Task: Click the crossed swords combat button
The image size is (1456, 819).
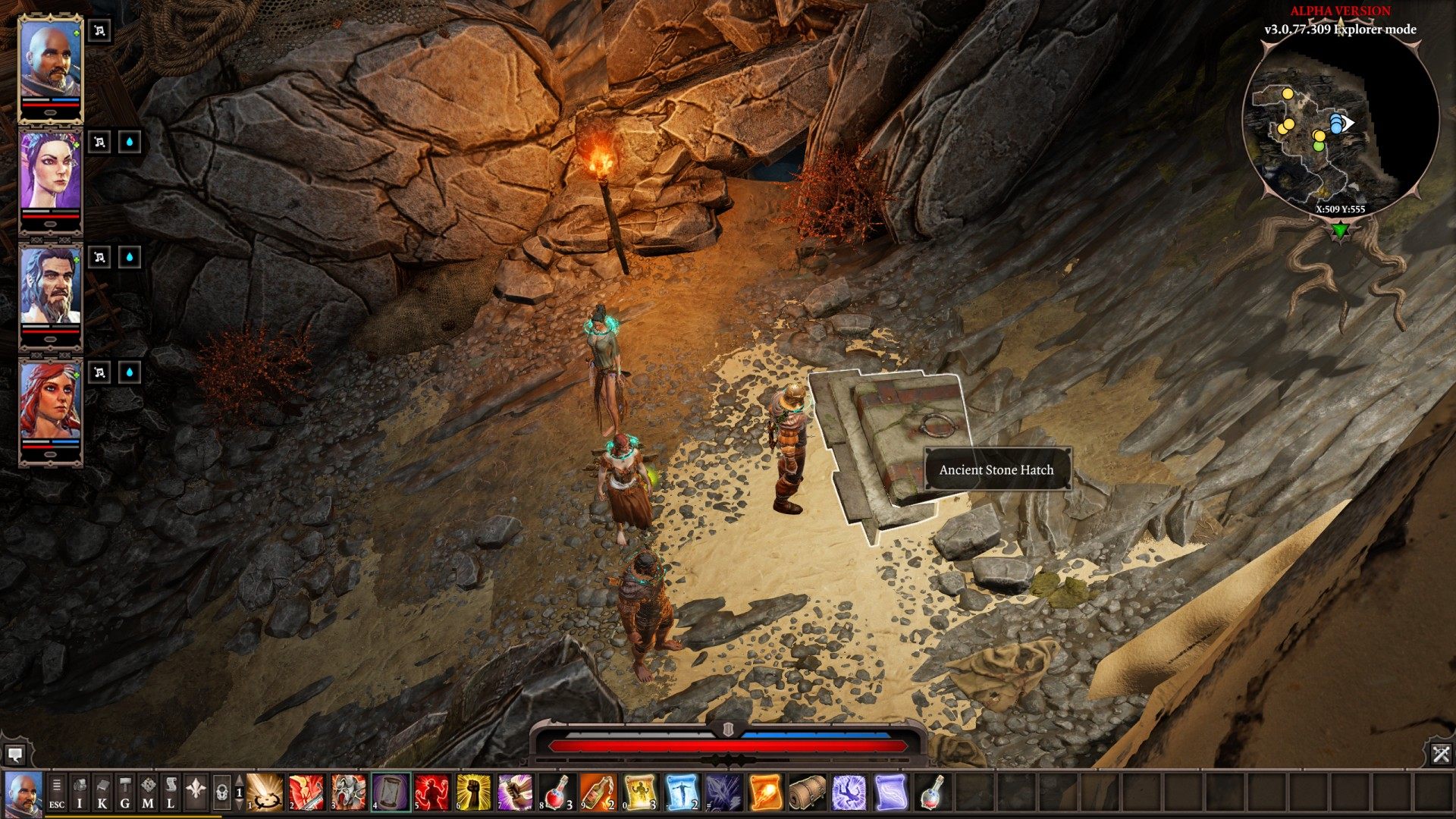Action: coord(1441,754)
